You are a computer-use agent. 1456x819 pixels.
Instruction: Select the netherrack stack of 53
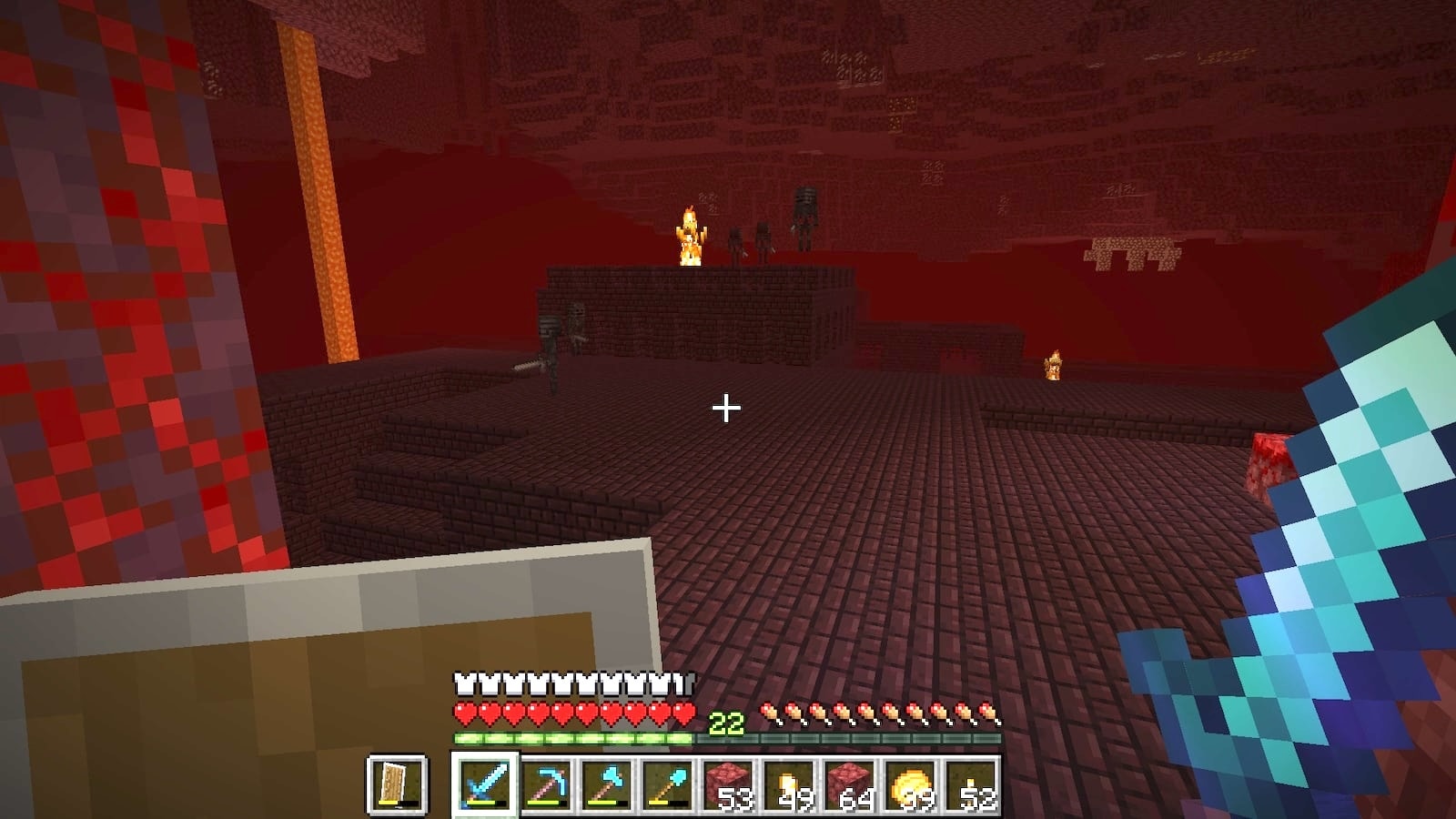pos(729,784)
